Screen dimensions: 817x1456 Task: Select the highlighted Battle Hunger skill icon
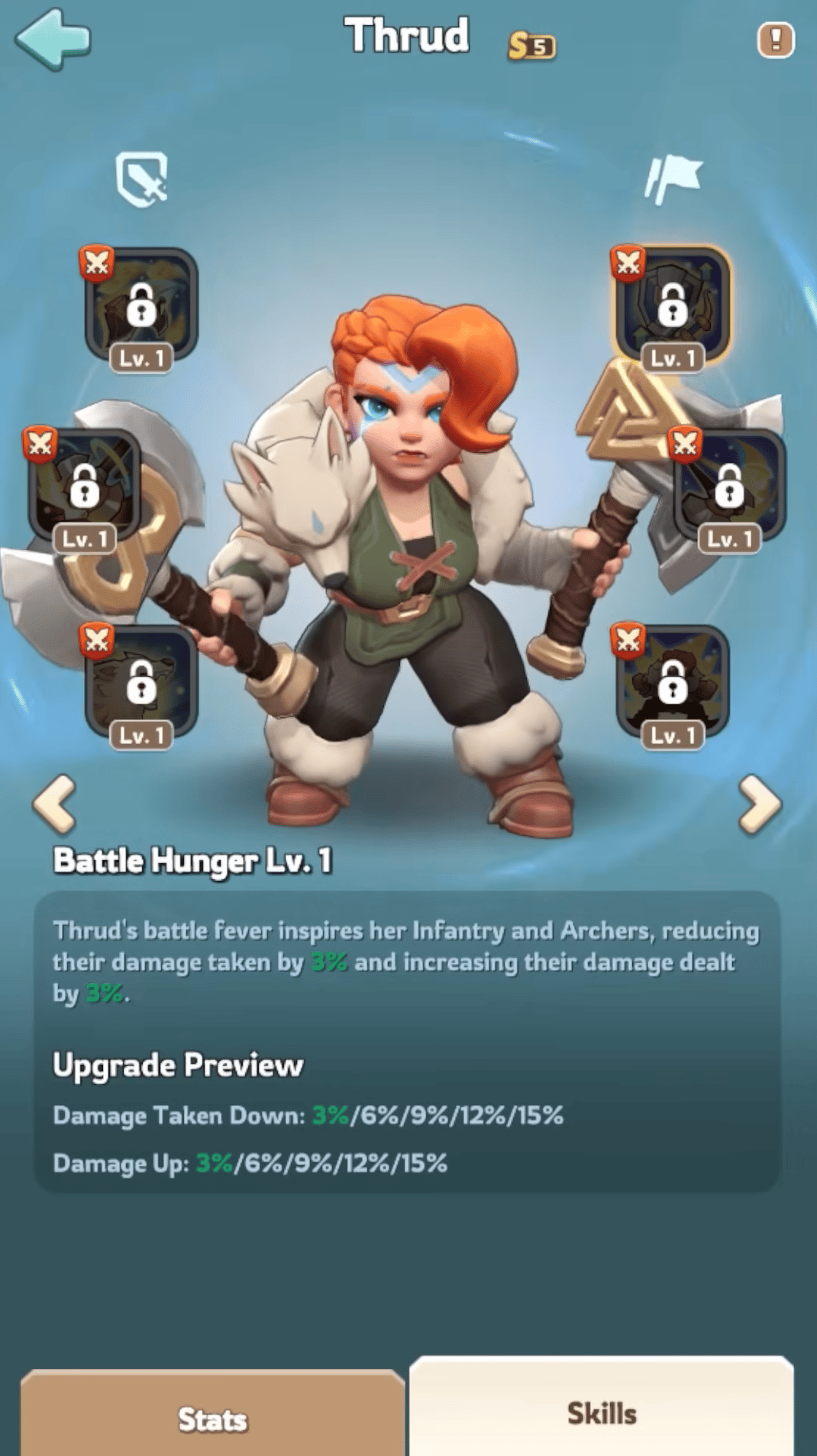point(672,306)
